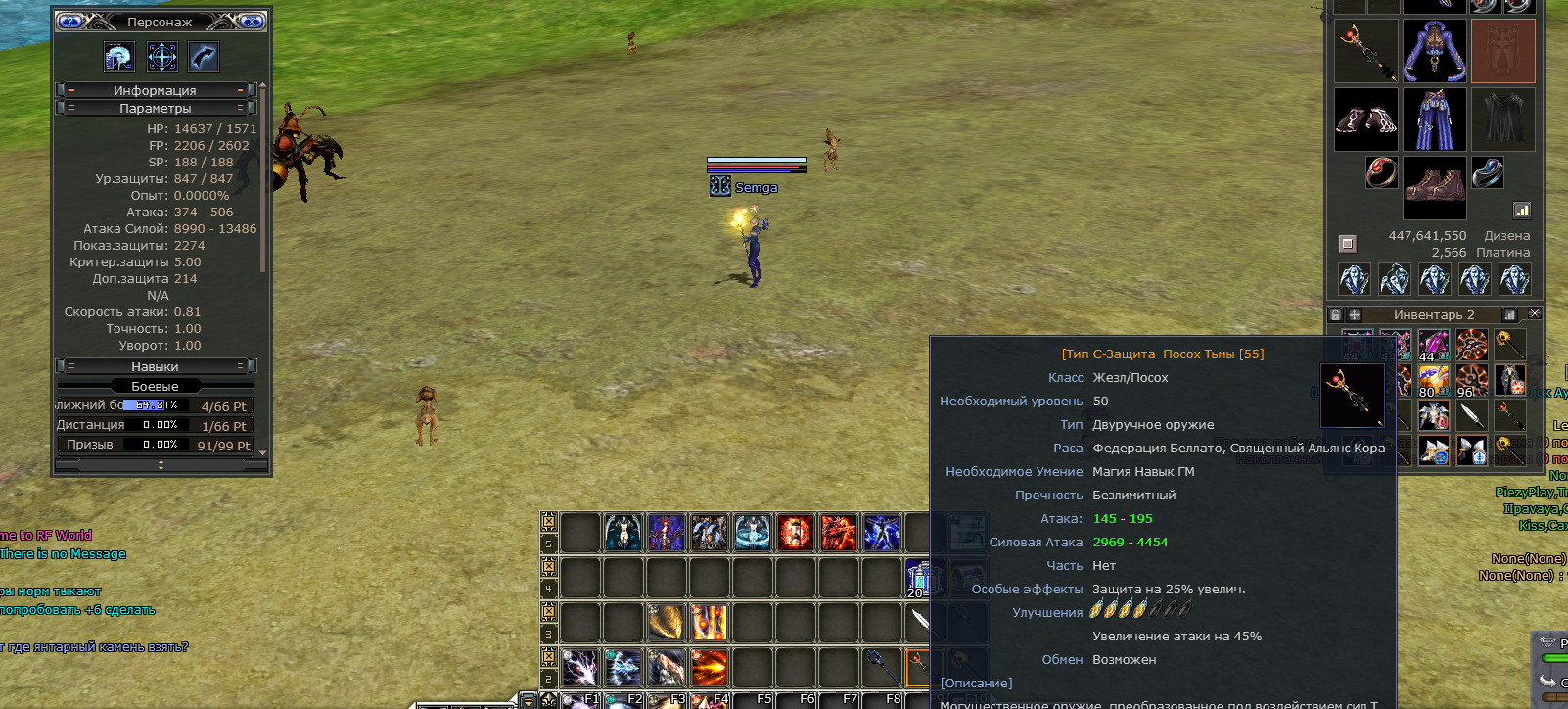Use the fireball skill in hotbar row 2

coord(710,668)
